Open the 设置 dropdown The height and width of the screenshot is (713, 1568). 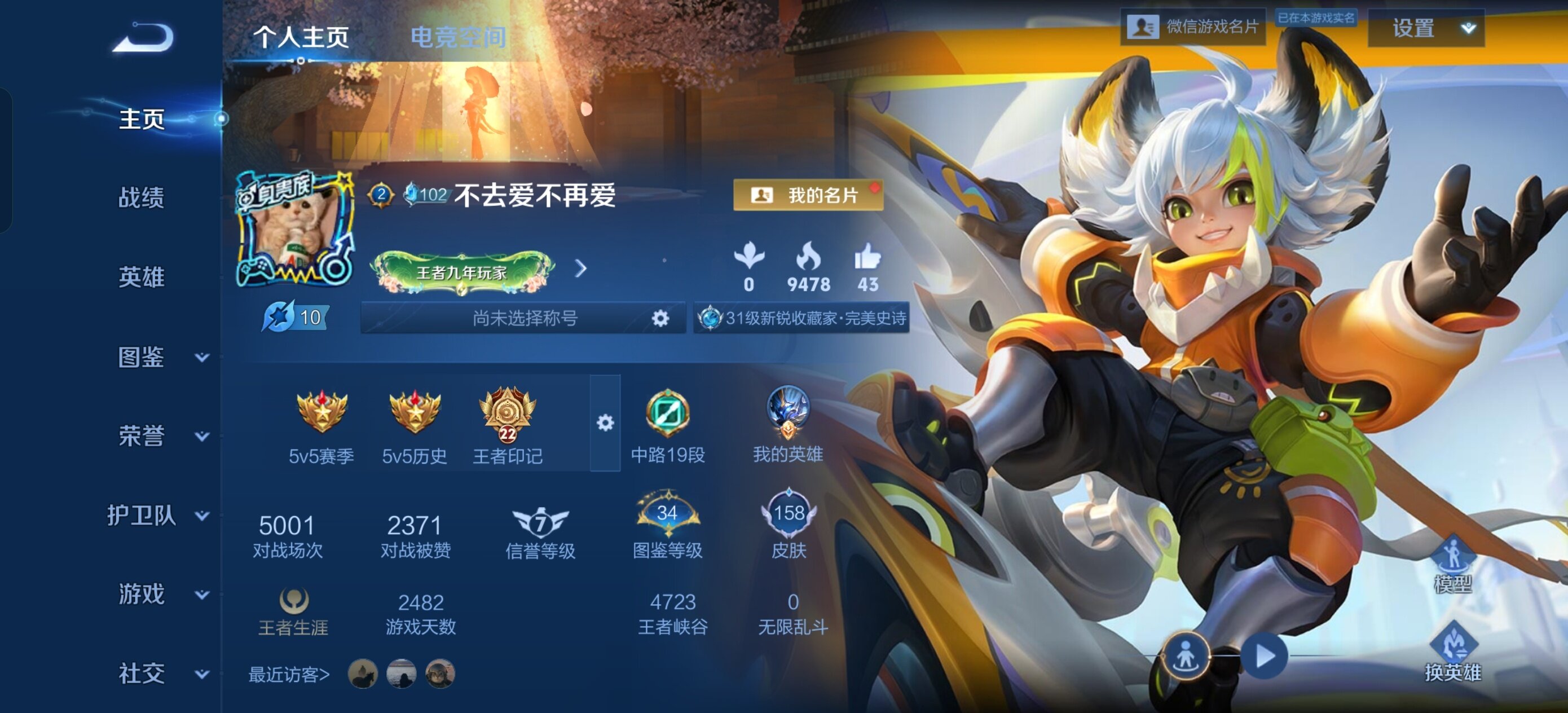(x=1425, y=29)
